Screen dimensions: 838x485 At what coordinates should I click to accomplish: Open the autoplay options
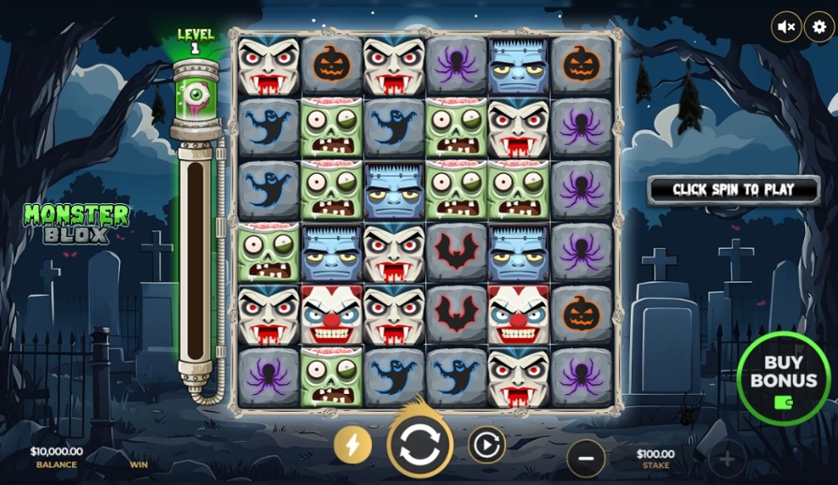coord(487,444)
